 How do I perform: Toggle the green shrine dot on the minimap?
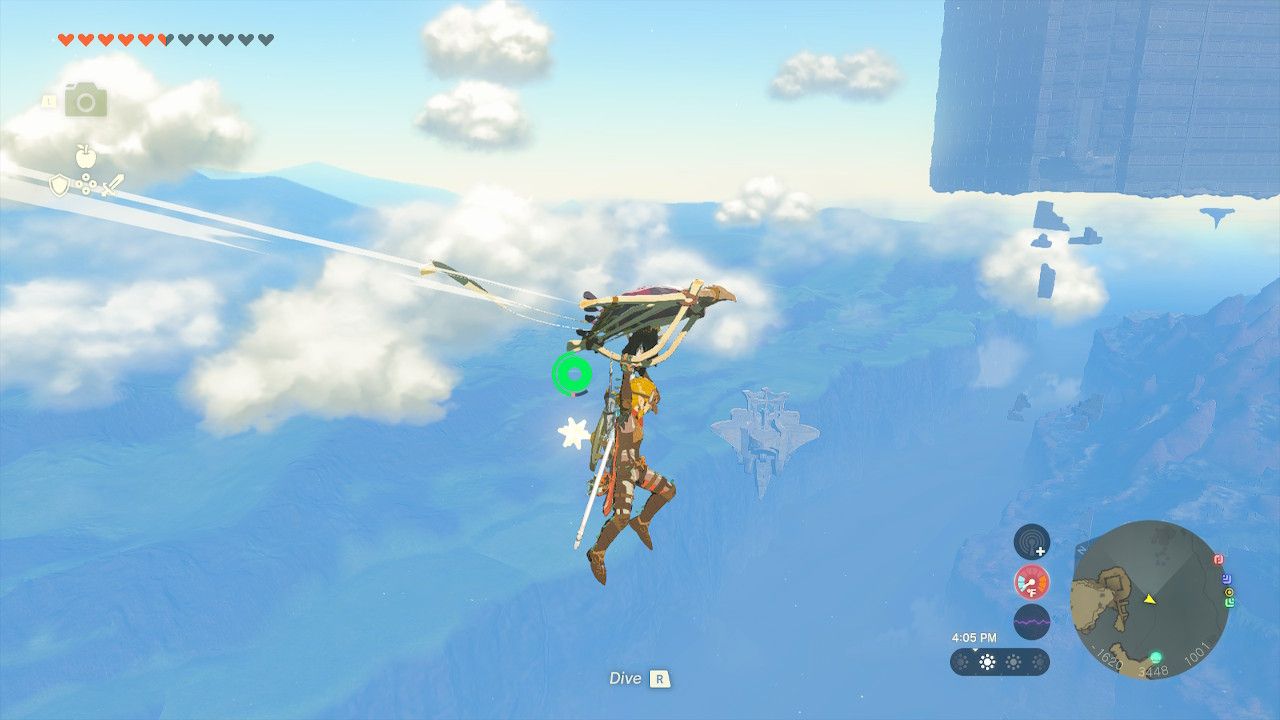[x=1156, y=657]
